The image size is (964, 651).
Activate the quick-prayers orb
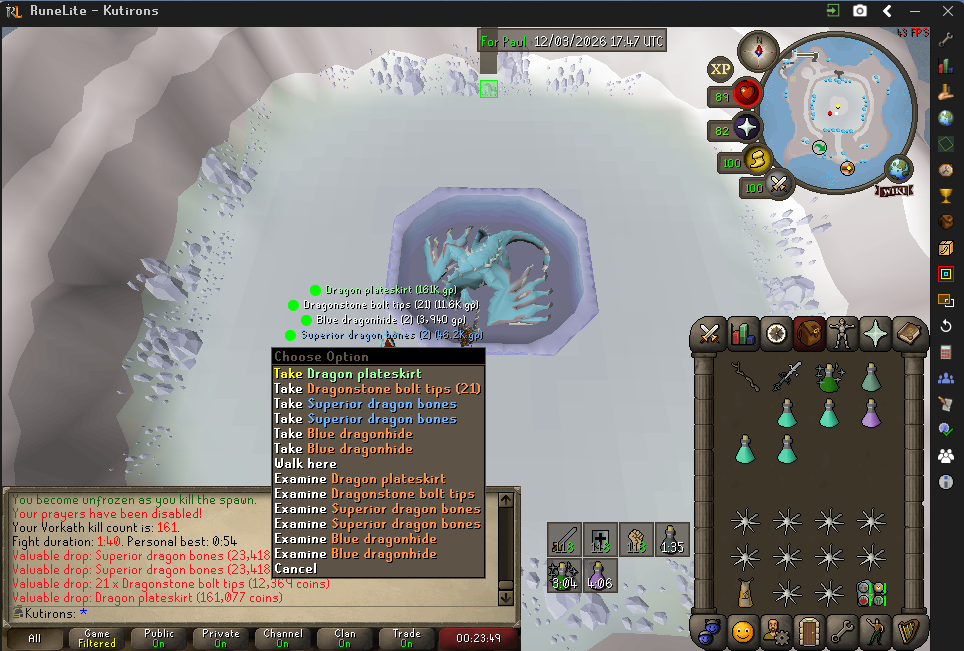pyautogui.click(x=746, y=128)
